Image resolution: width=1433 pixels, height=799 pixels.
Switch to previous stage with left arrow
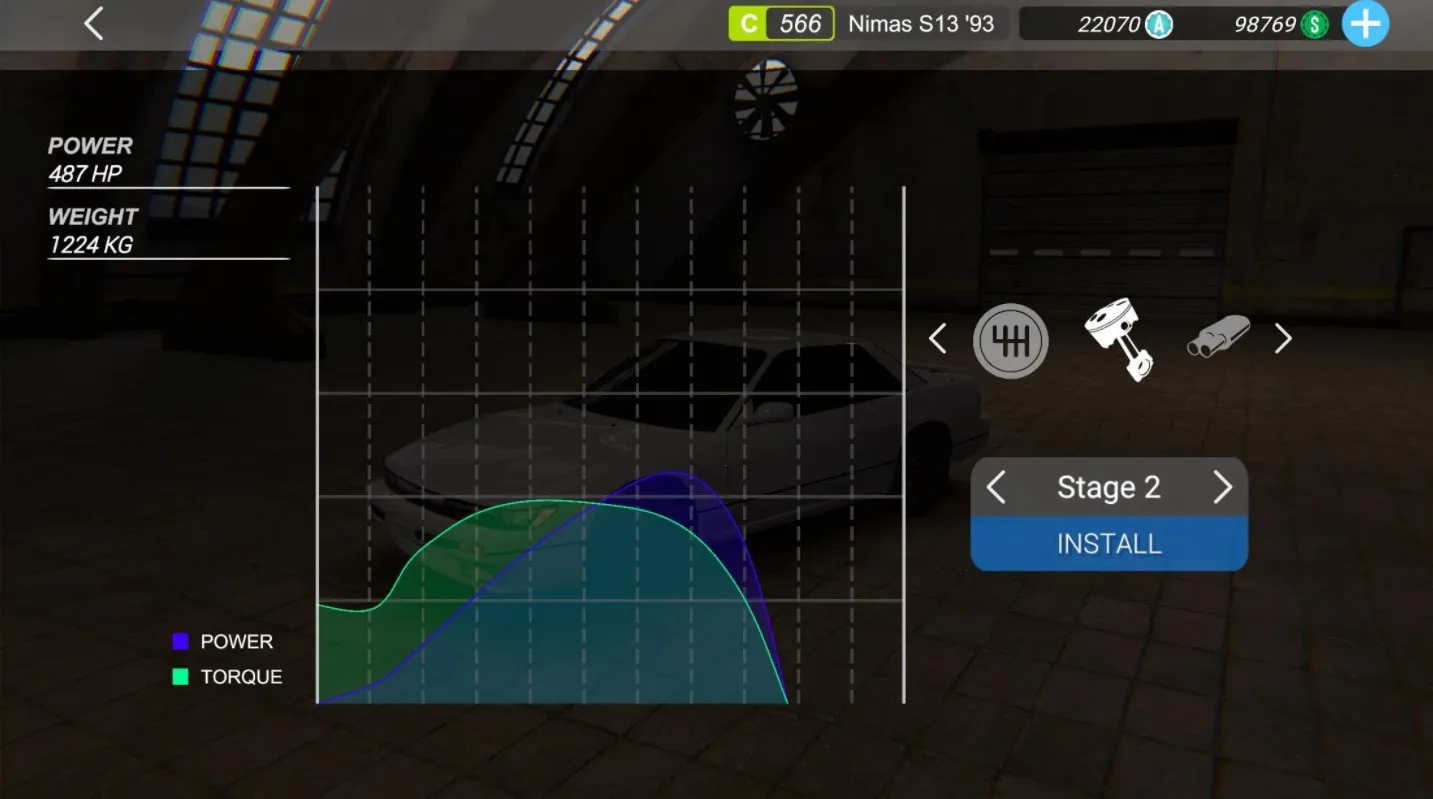click(x=996, y=487)
